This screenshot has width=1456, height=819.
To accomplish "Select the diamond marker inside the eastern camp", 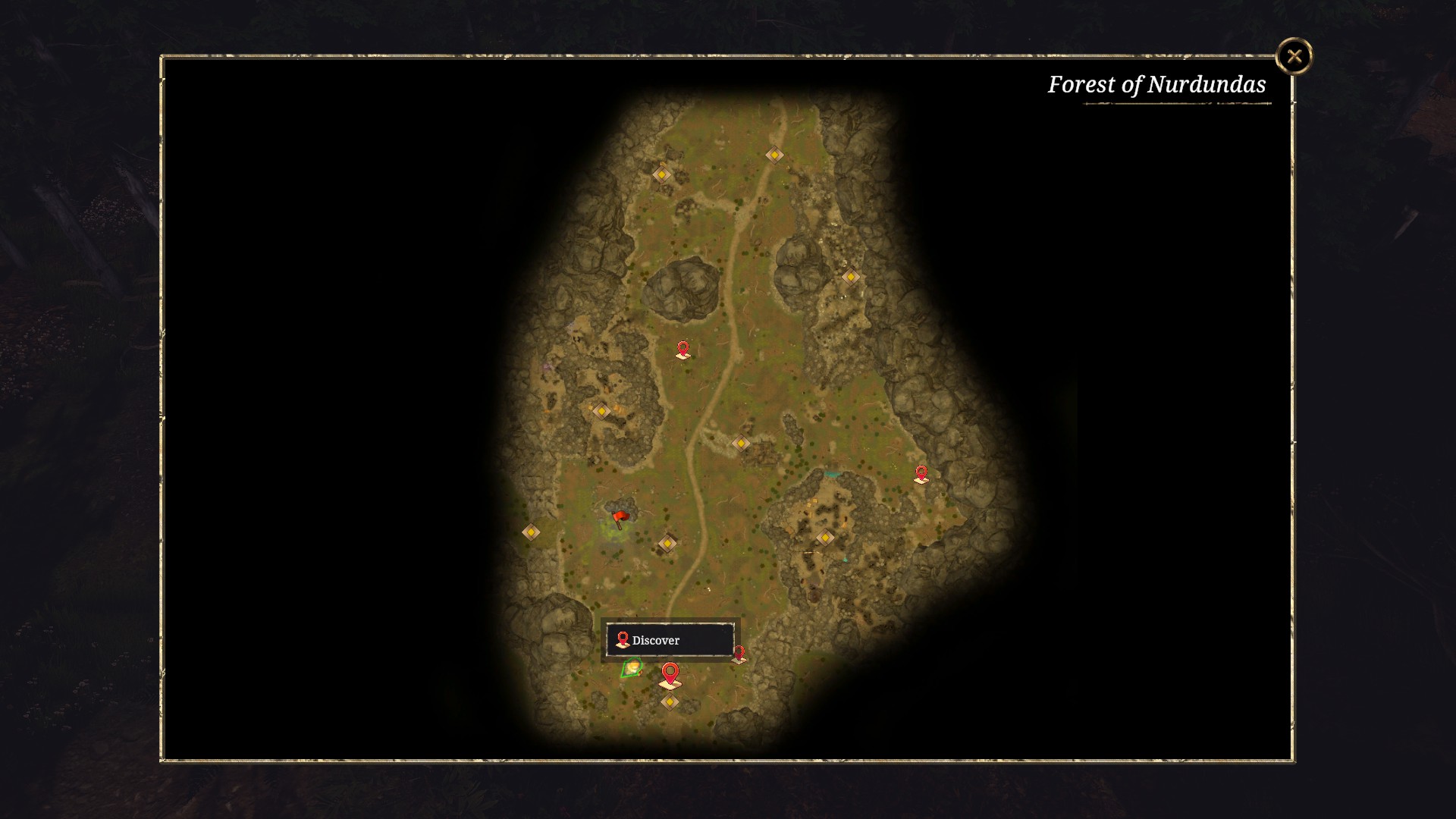I will point(826,536).
